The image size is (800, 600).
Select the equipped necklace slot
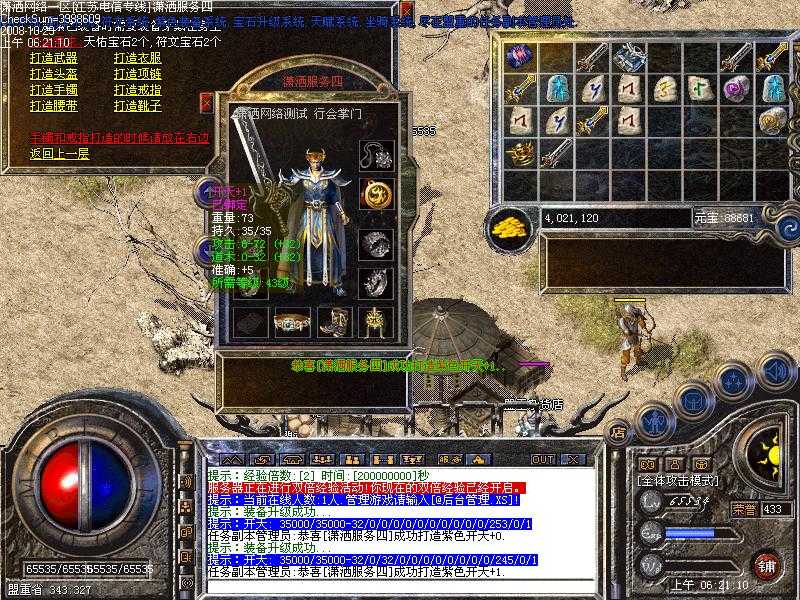[375, 156]
